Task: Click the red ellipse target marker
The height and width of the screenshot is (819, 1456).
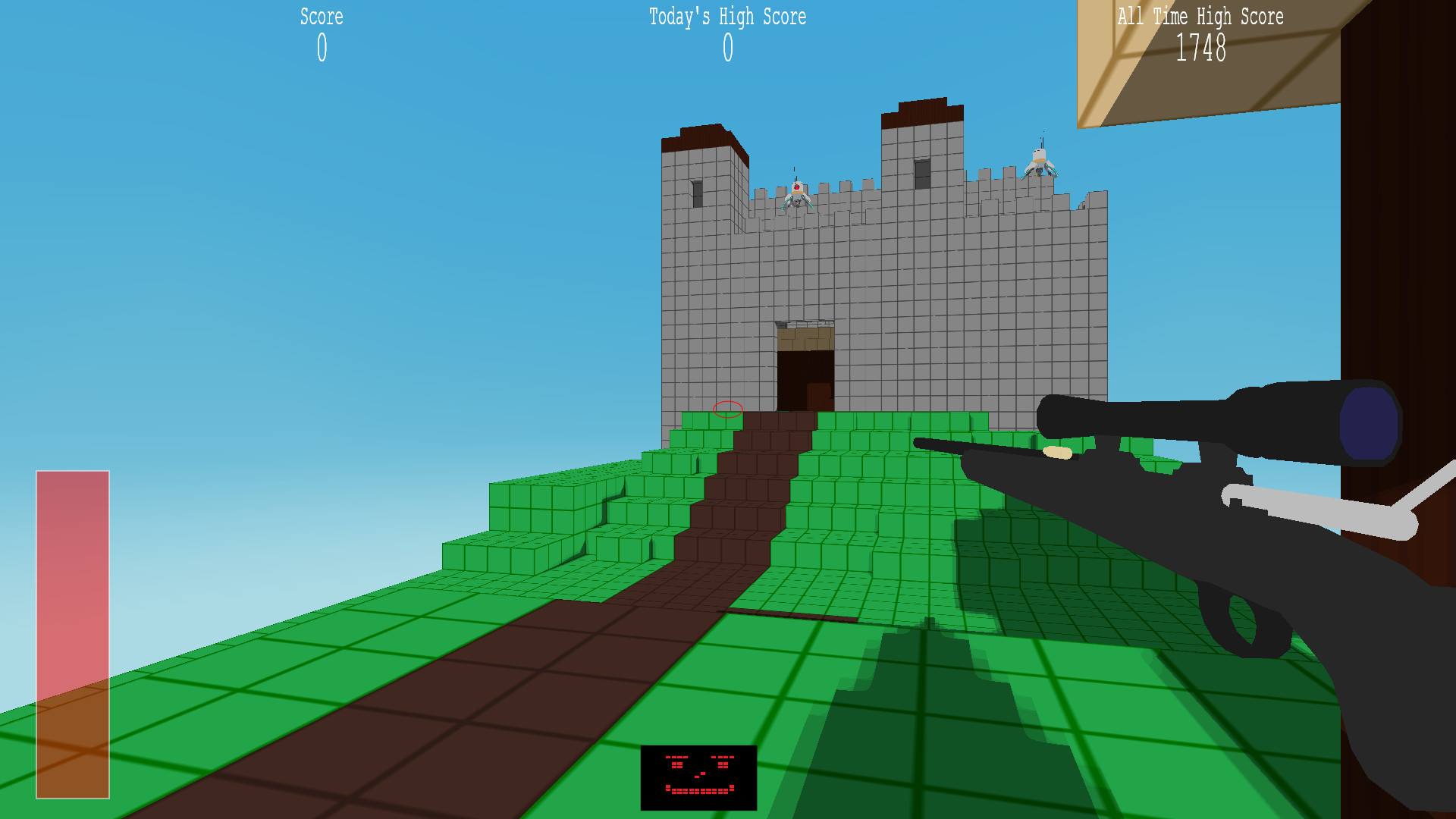Action: tap(726, 409)
